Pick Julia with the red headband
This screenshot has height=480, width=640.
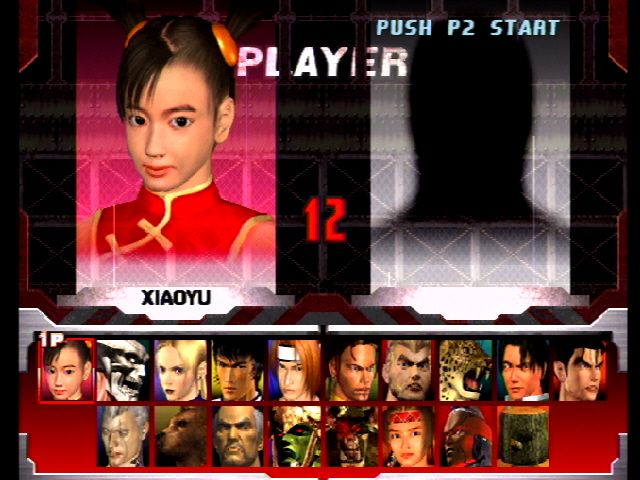(409, 435)
